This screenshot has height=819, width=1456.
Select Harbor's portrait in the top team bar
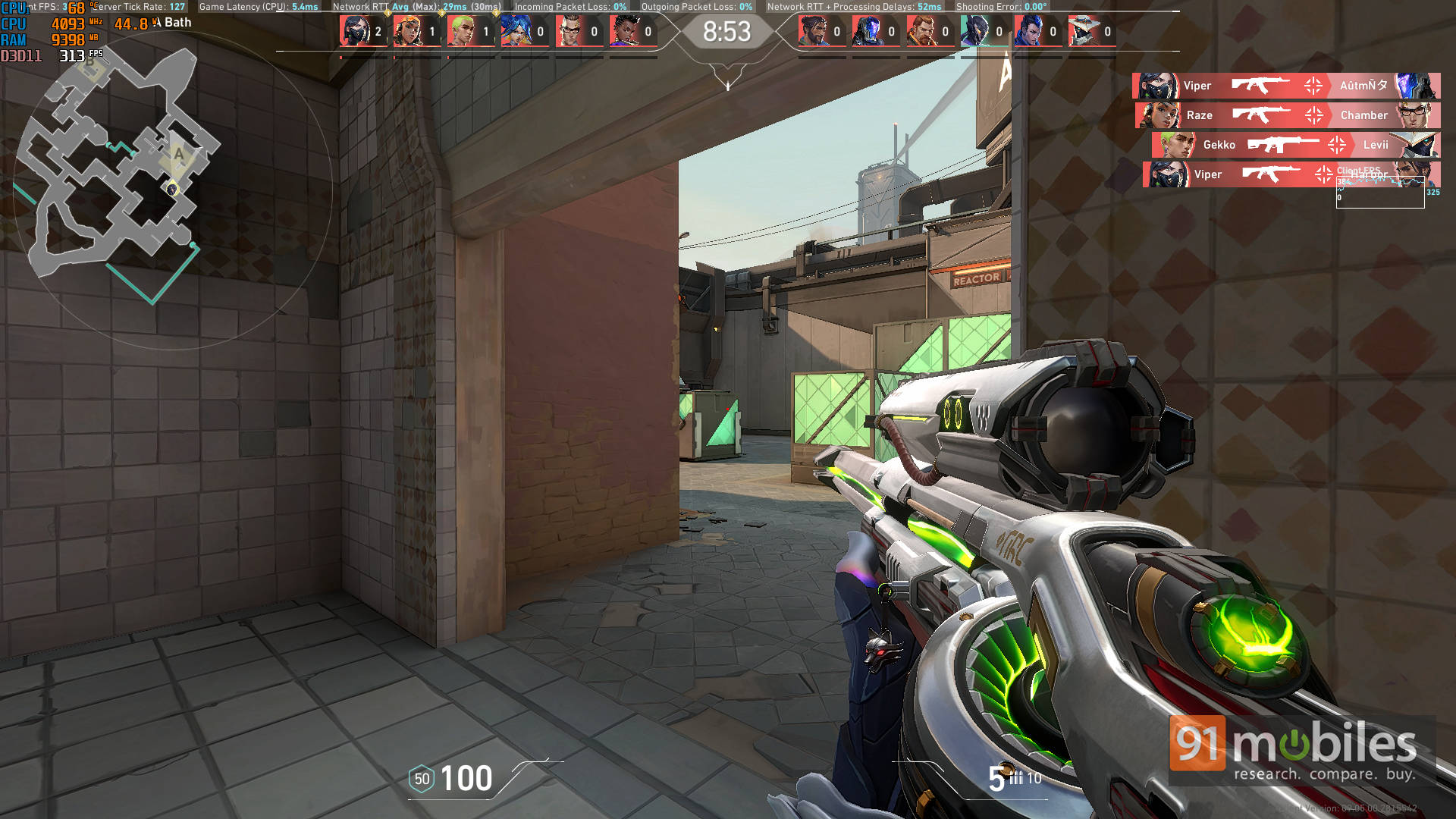click(x=814, y=32)
